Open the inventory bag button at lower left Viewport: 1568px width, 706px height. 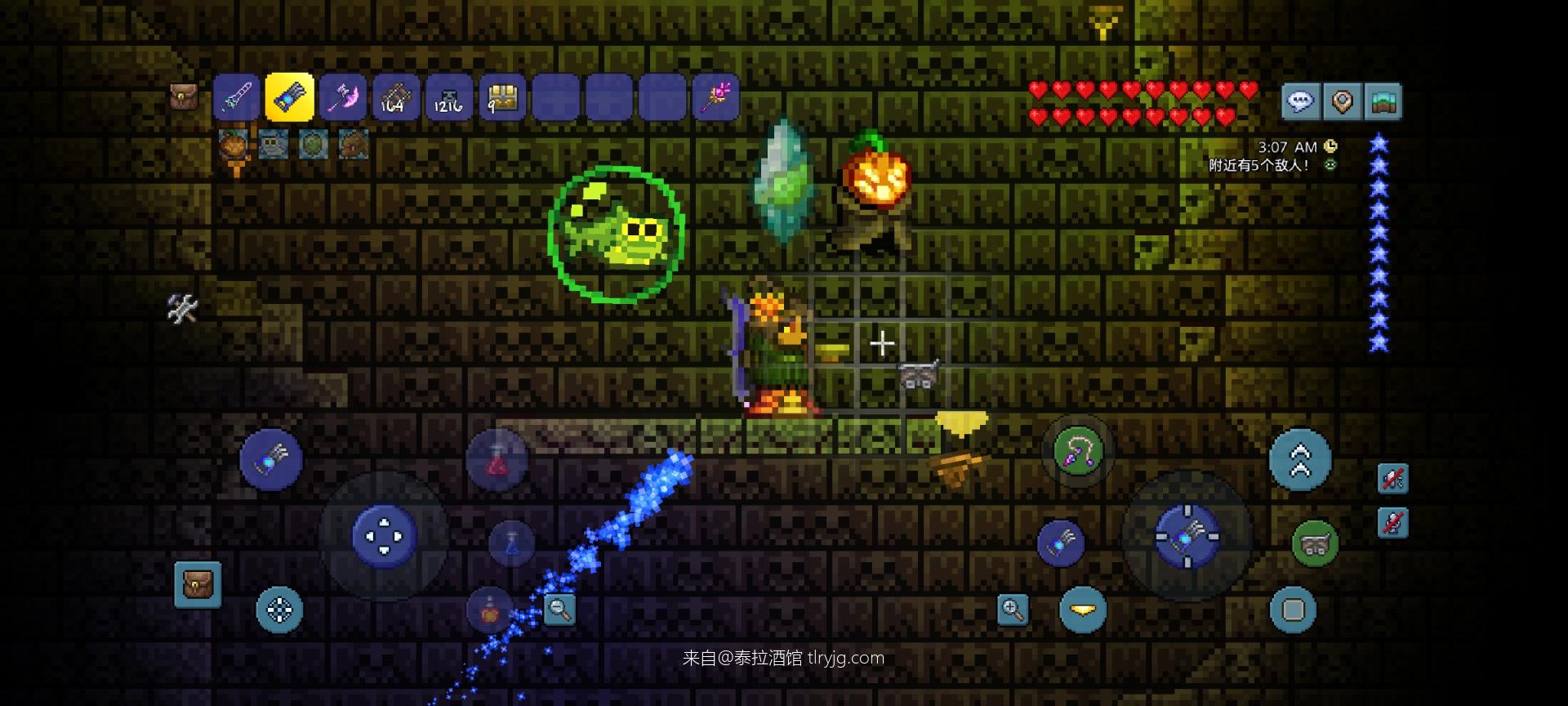[198, 584]
